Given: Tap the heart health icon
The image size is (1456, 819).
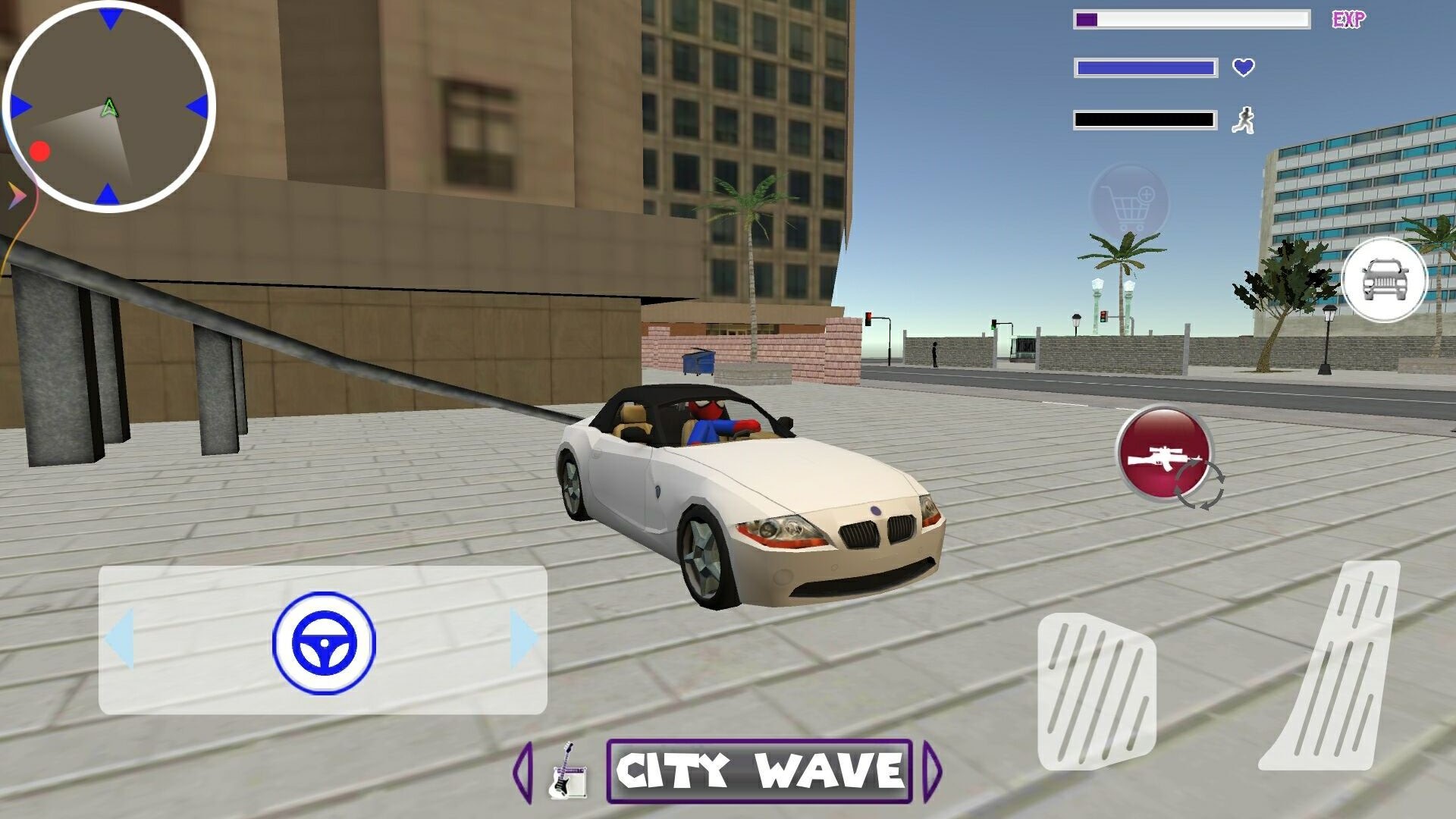Looking at the screenshot, I should tap(1243, 68).
